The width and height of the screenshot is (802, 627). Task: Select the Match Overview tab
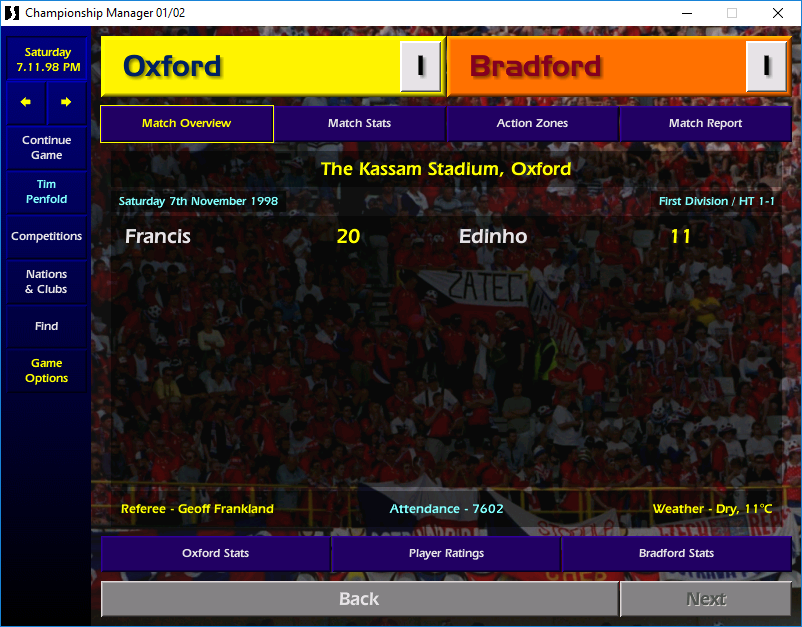point(186,123)
